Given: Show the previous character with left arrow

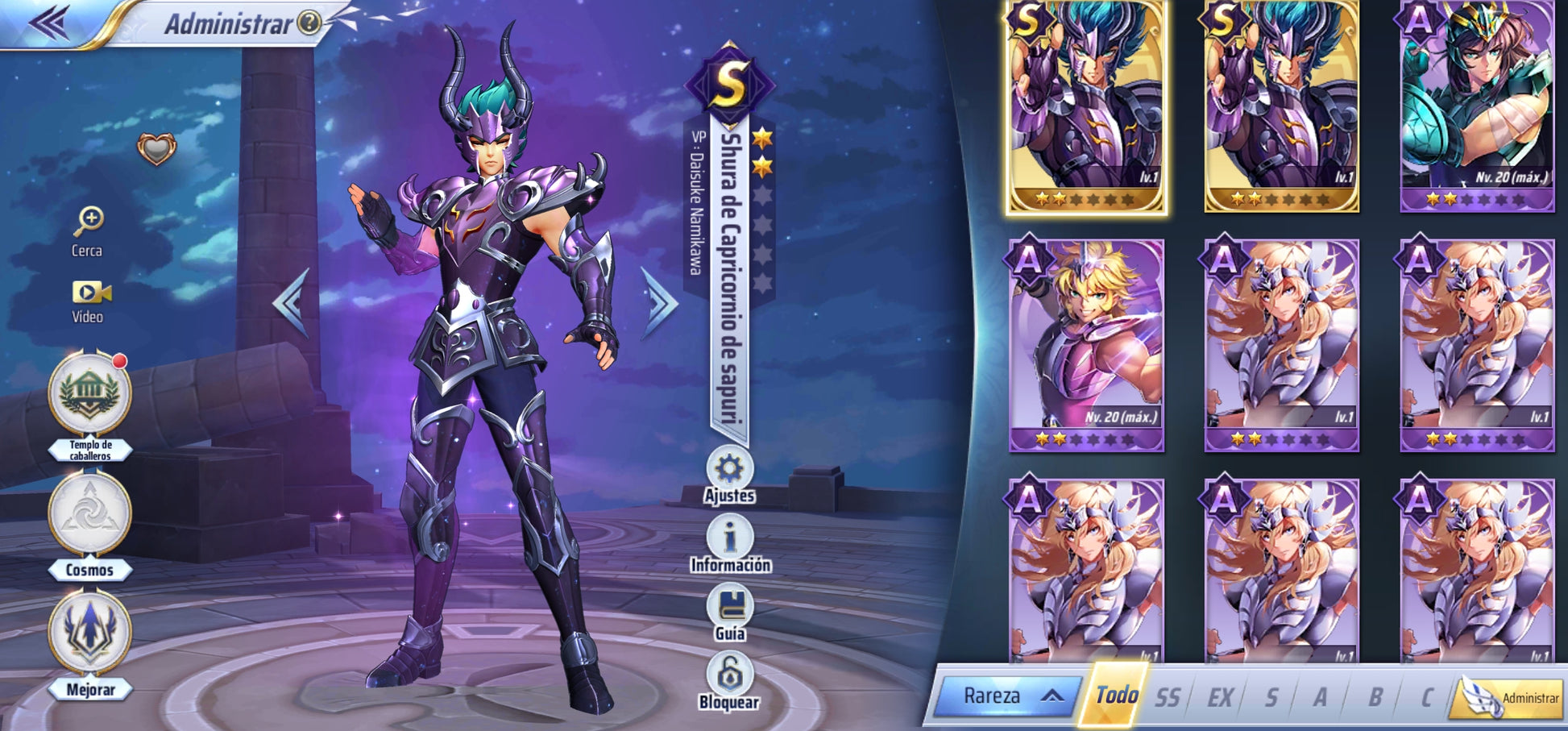Looking at the screenshot, I should pyautogui.click(x=292, y=302).
